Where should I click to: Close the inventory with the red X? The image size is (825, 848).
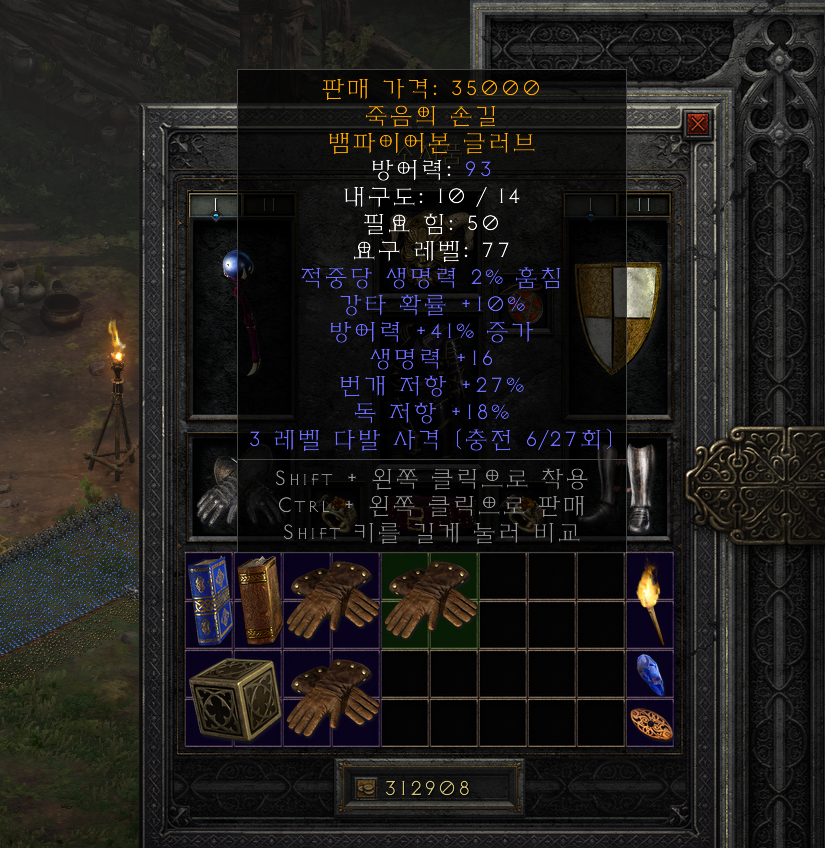coord(698,124)
